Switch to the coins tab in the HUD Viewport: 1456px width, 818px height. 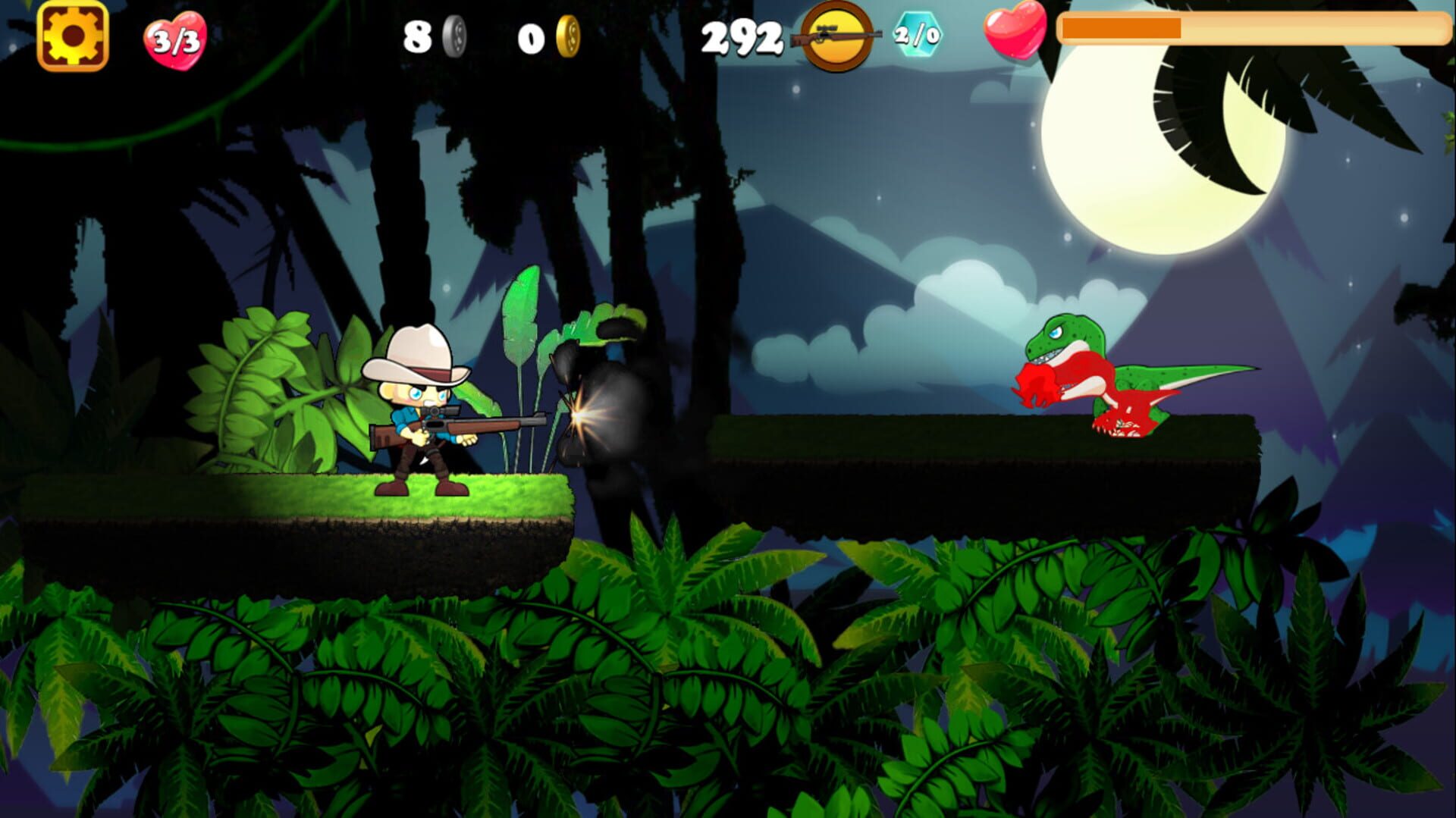tap(568, 34)
